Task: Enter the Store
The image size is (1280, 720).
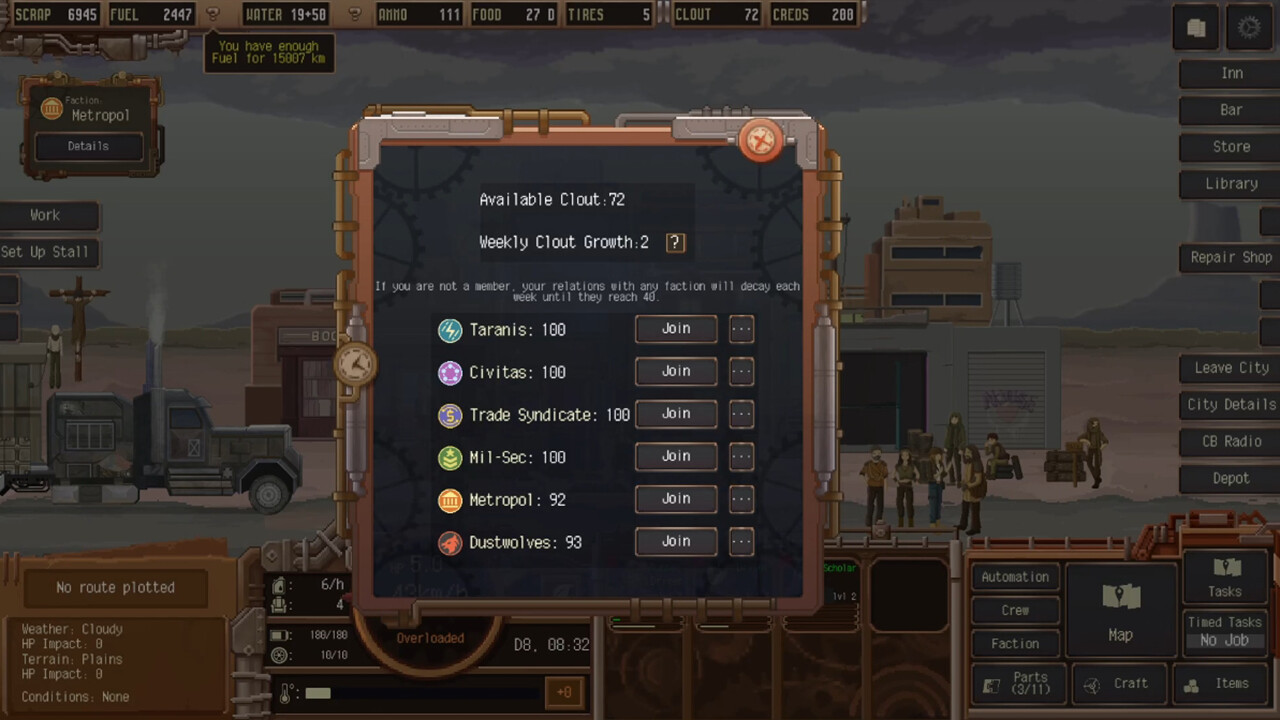Action: (1231, 147)
